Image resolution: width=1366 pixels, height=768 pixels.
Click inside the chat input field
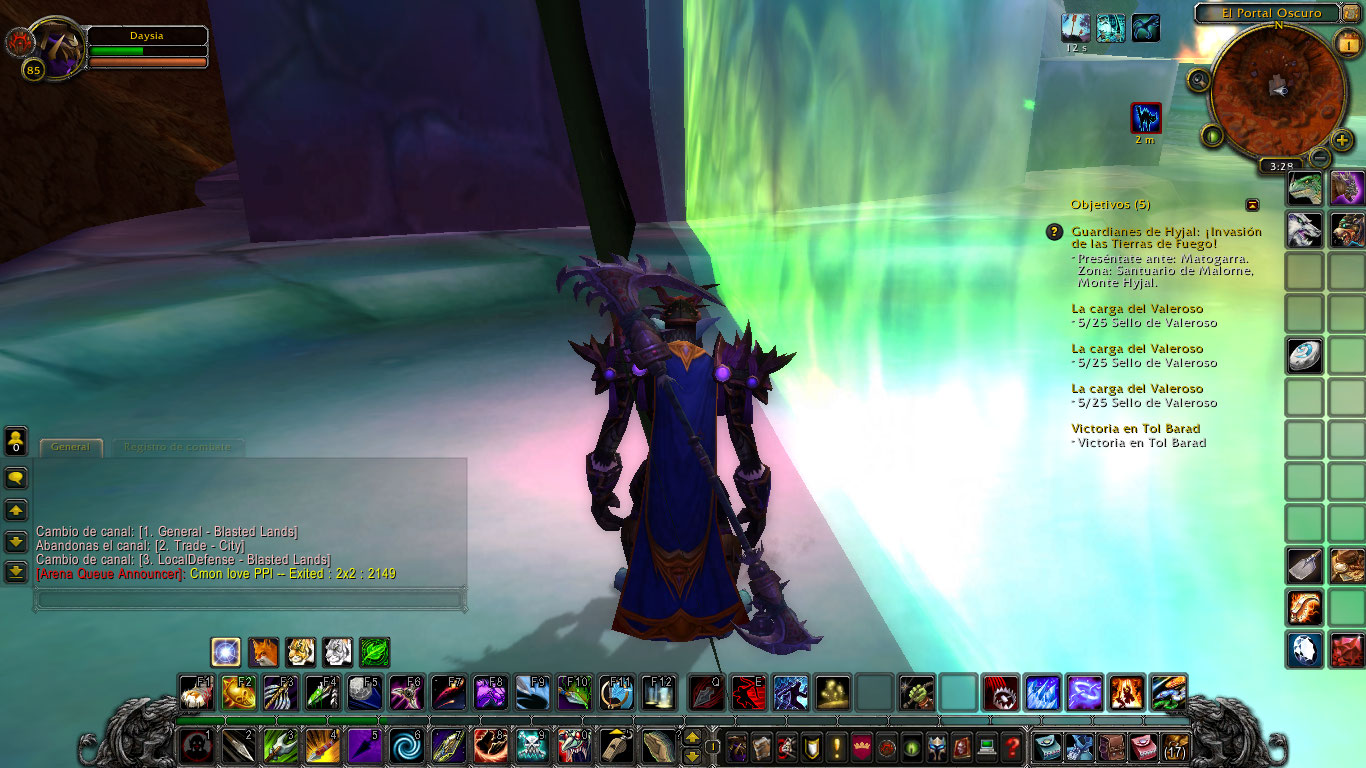tap(248, 600)
